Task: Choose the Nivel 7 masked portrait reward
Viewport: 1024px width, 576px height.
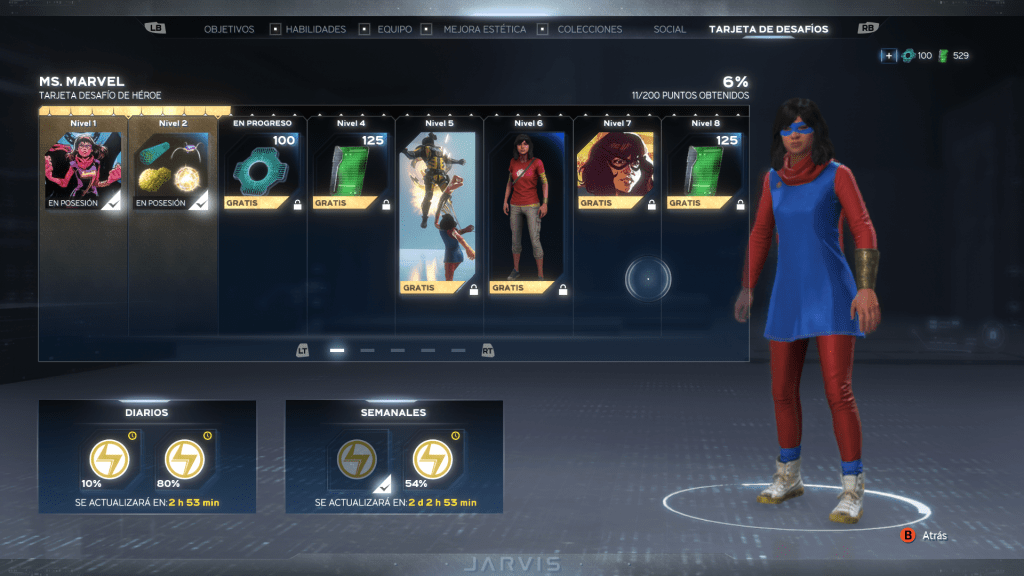Action: click(x=616, y=170)
